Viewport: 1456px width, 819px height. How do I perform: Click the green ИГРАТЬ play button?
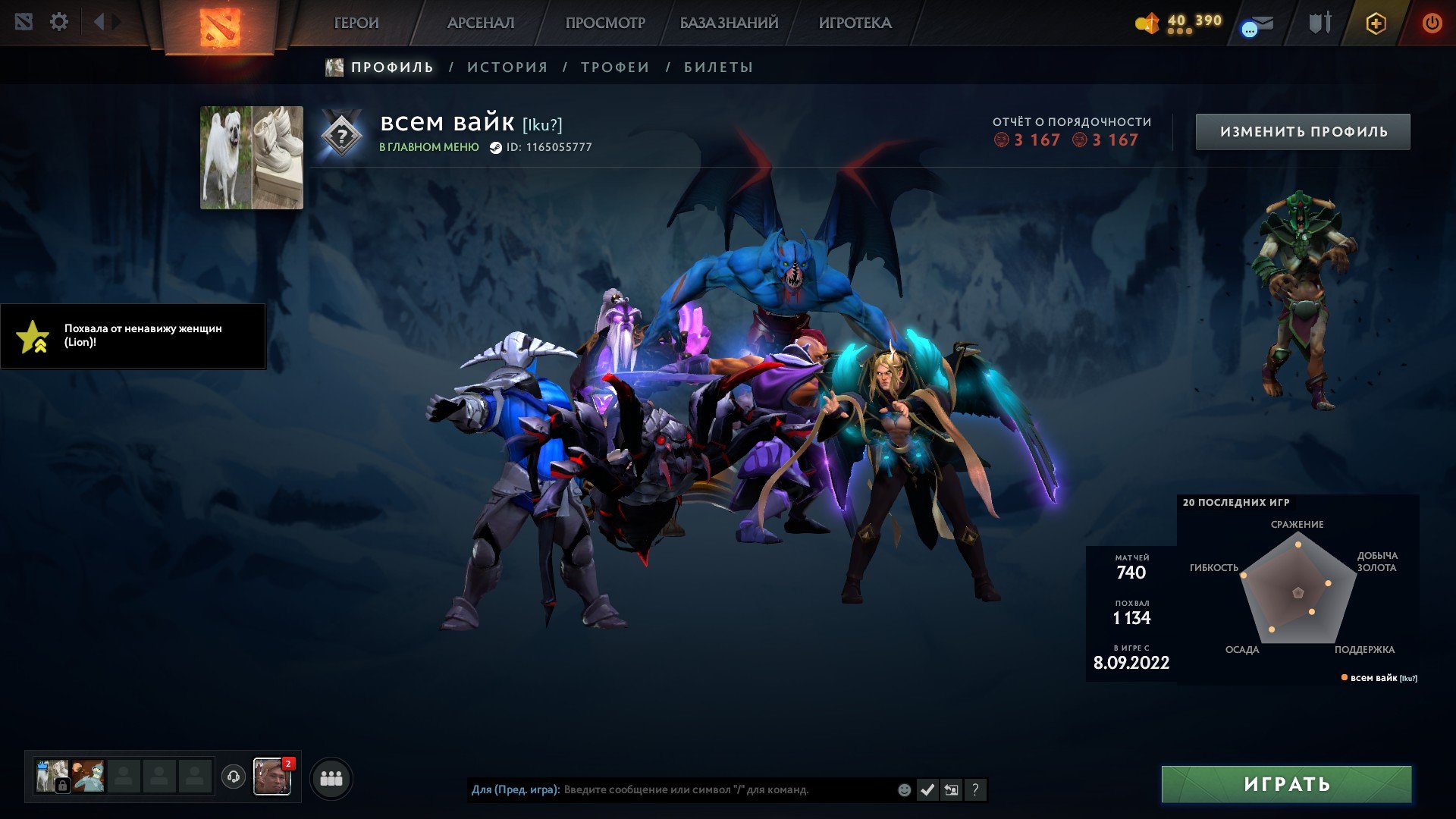[1286, 784]
